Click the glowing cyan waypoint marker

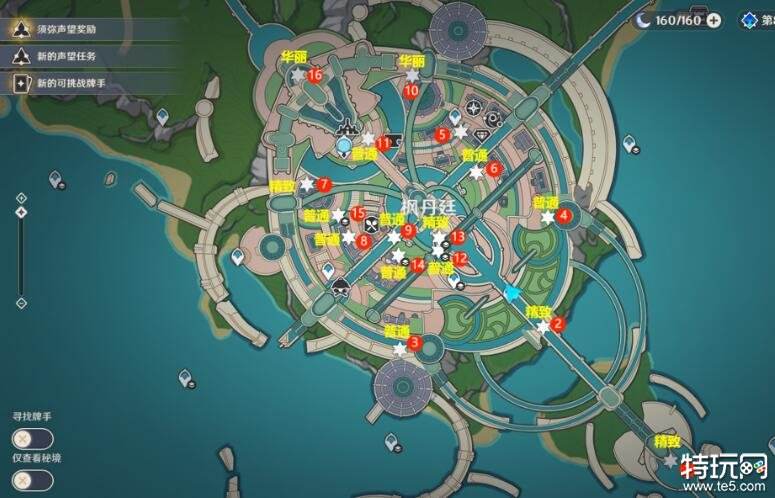coord(514,294)
